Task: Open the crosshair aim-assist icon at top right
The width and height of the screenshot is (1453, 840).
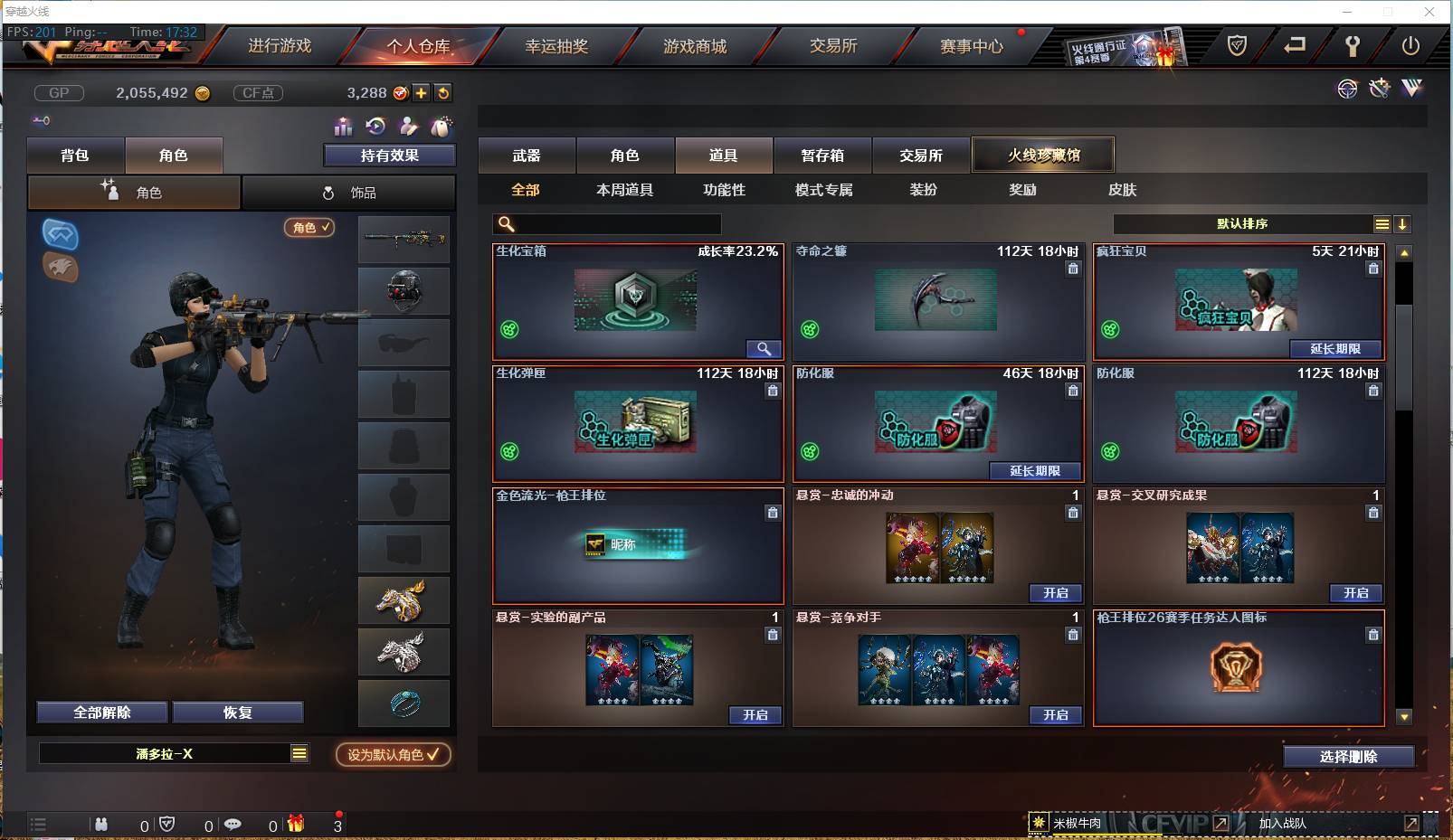Action: (1347, 89)
